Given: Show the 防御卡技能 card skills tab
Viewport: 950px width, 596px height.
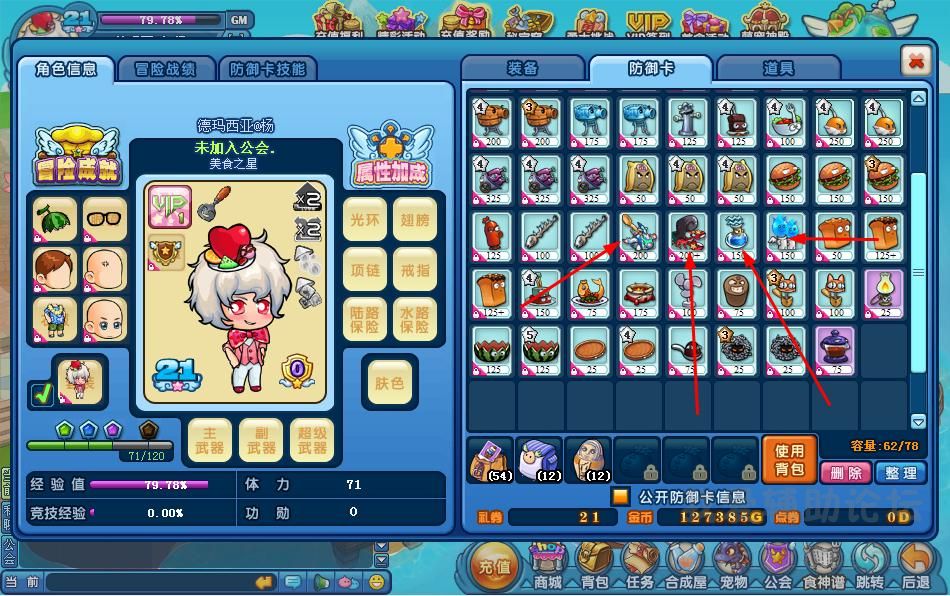Looking at the screenshot, I should [267, 68].
